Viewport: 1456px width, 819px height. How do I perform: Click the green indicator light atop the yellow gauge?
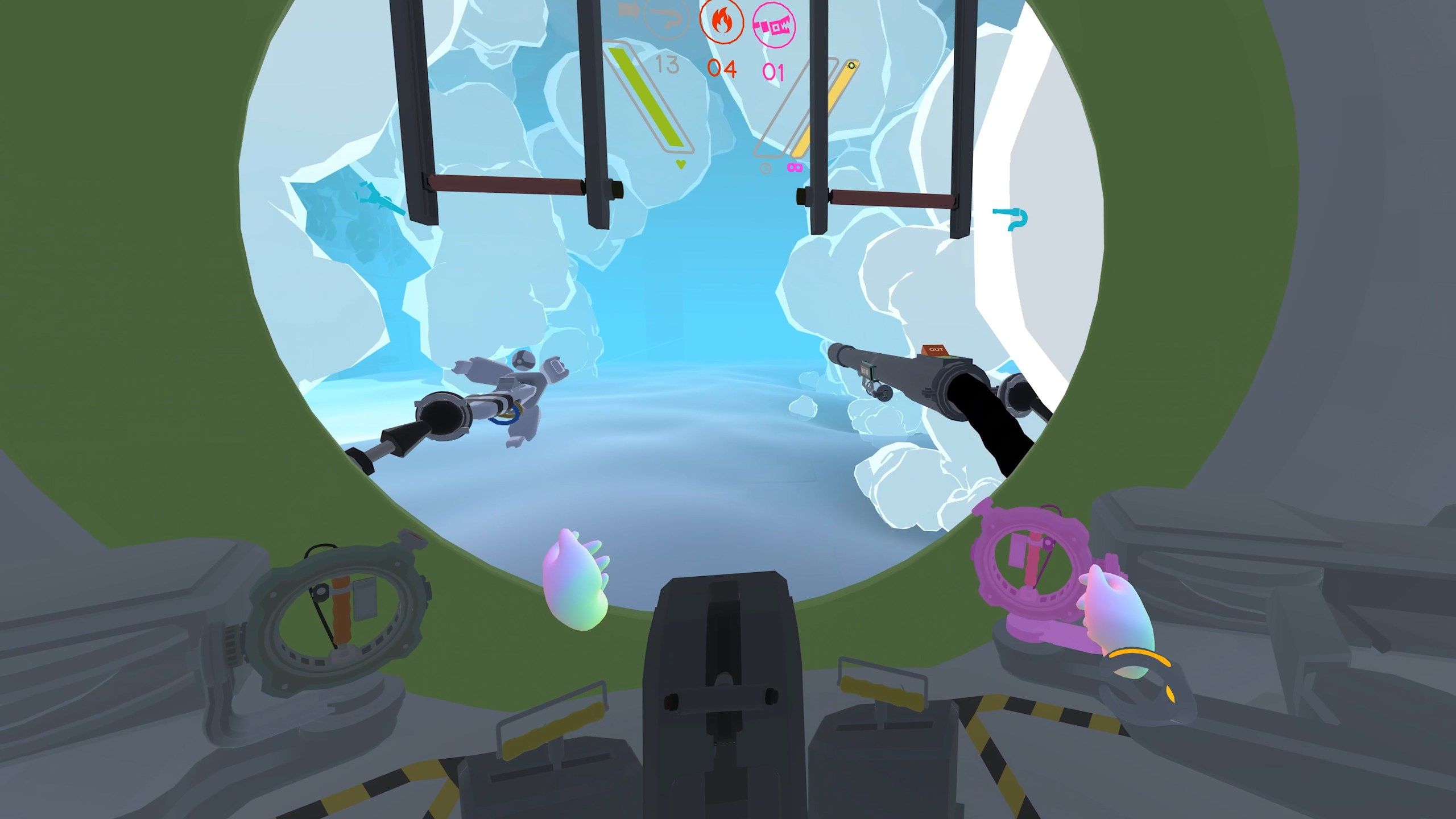point(851,66)
